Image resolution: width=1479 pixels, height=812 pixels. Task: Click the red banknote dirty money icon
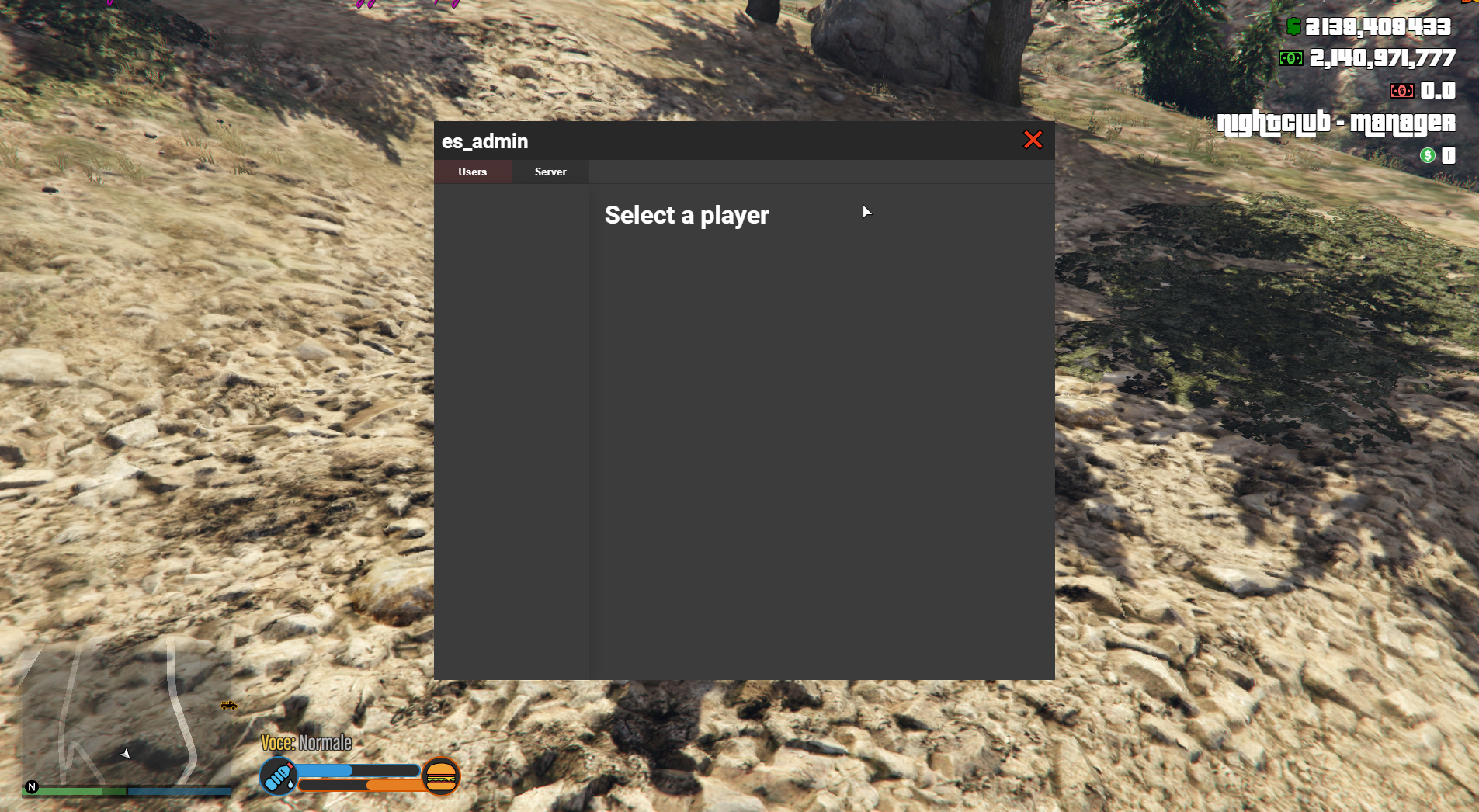coord(1401,91)
